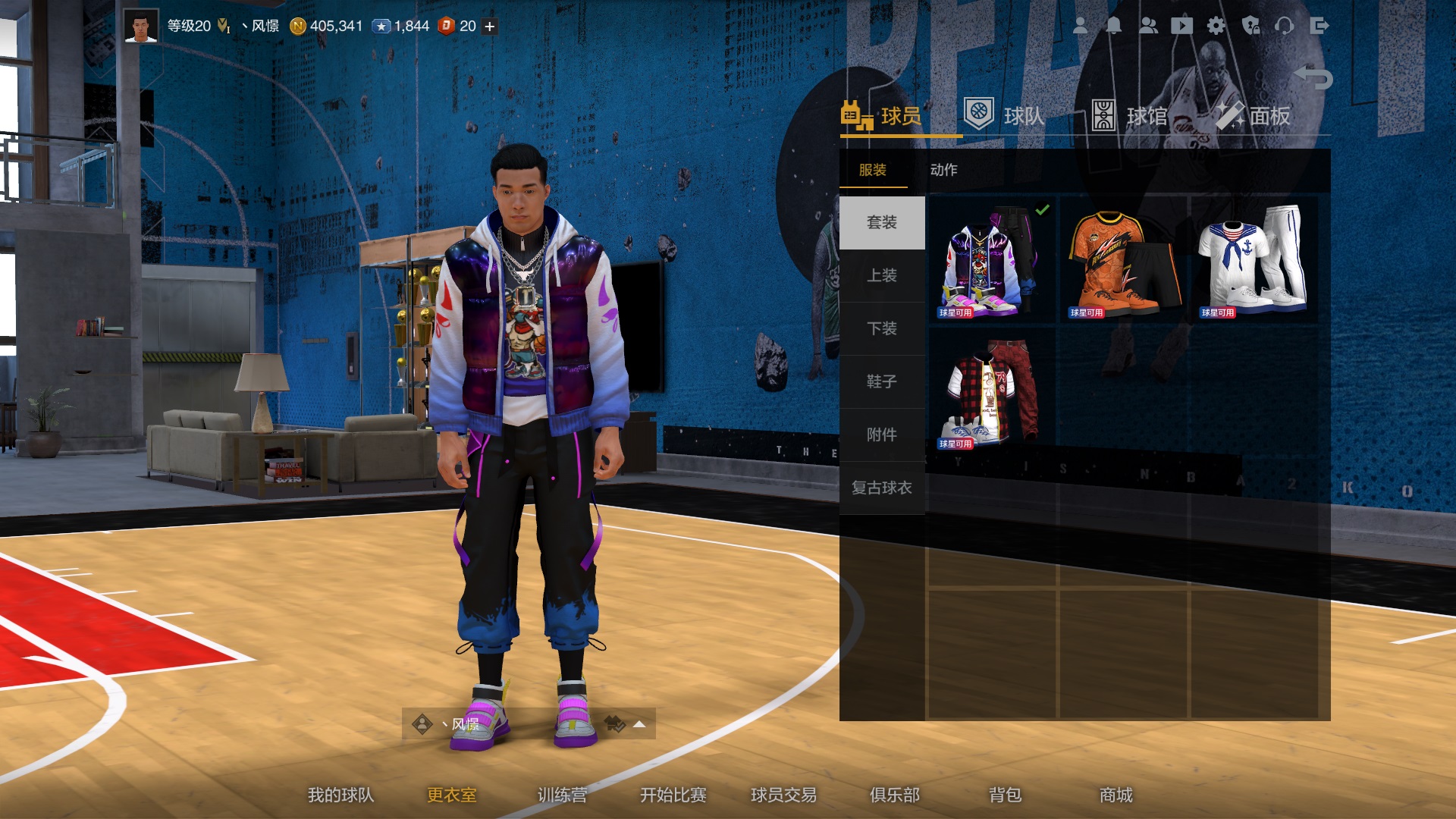
Task: Expand the arrow next to the nameplate
Action: tap(639, 723)
